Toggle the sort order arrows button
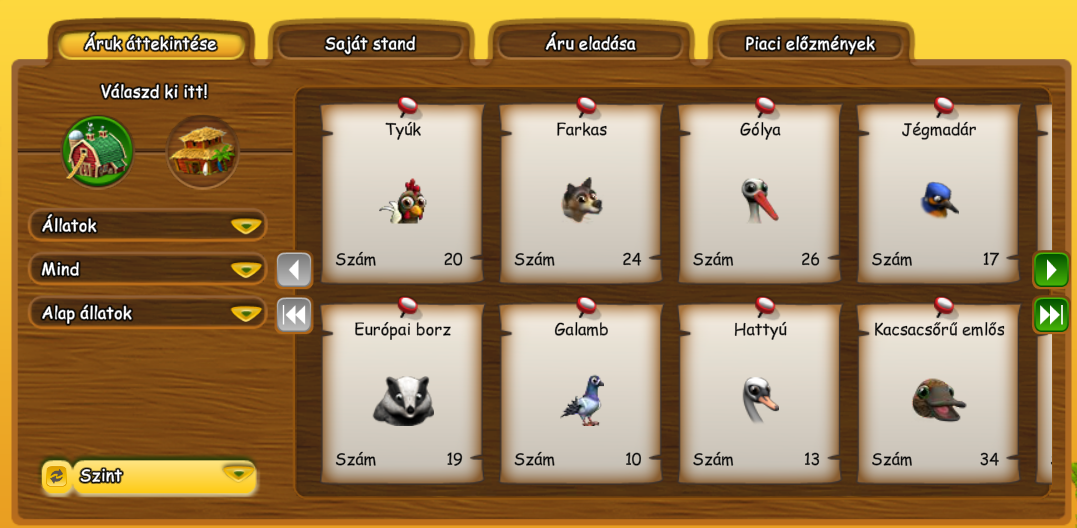Screen dimensions: 1077x528 click(x=56, y=477)
